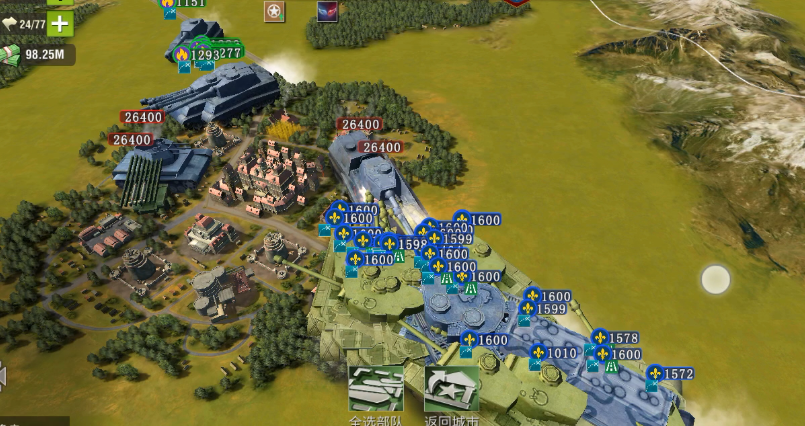Tap the round white floating button
Viewport: 805px width, 426px height.
(715, 279)
